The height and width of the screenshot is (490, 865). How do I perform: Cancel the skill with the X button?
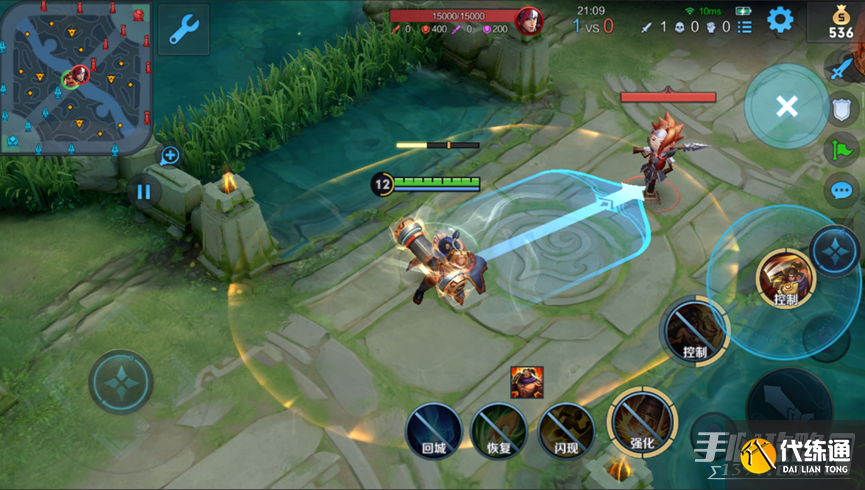click(786, 107)
